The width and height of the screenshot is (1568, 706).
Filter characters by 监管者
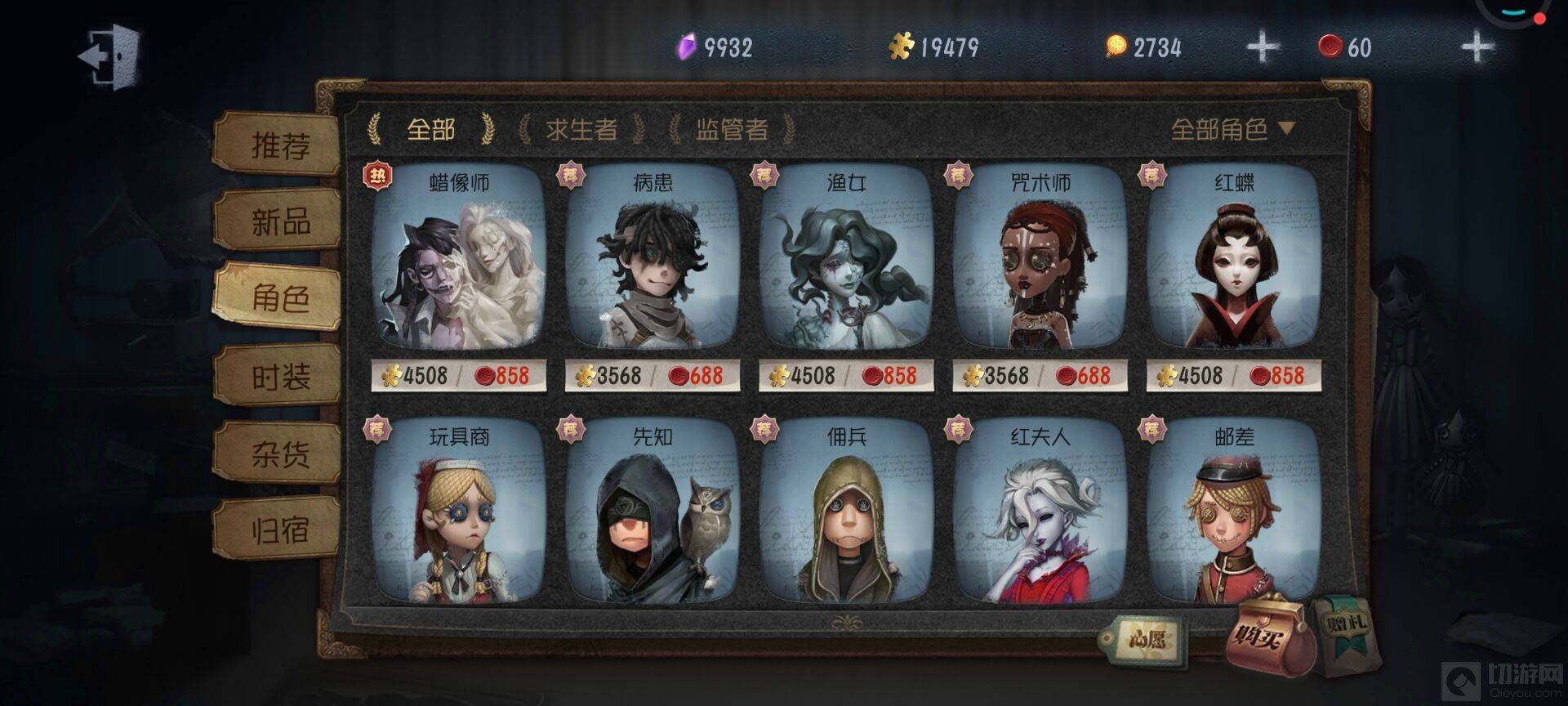731,129
